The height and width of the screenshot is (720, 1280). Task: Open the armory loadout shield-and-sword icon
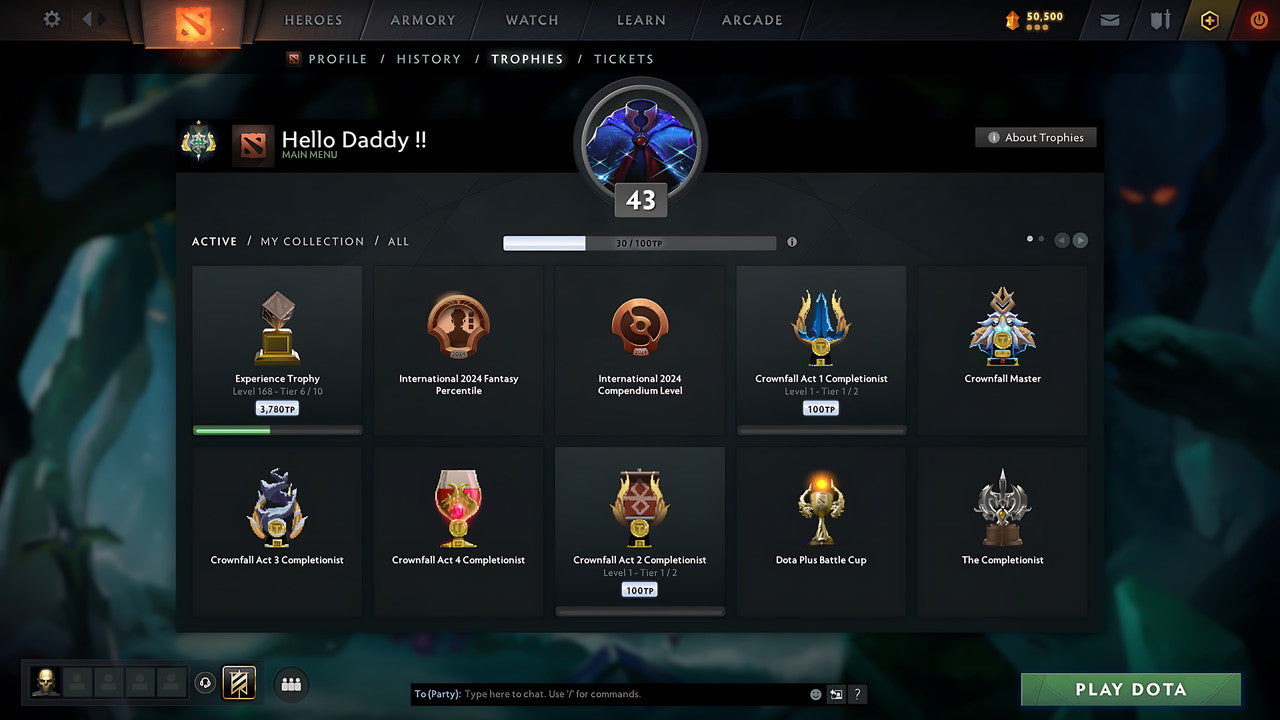(1159, 20)
